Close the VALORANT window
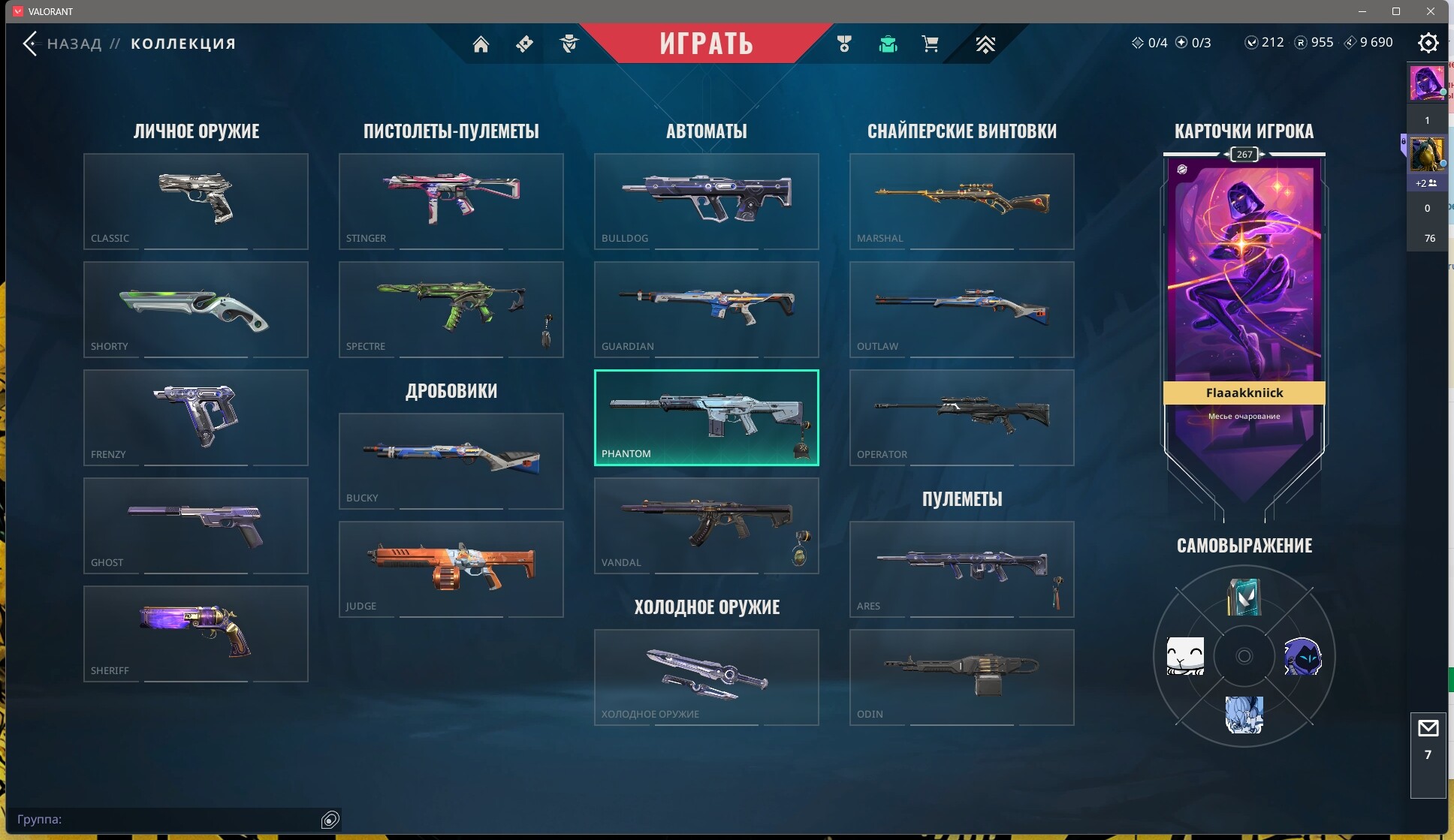 pyautogui.click(x=1431, y=11)
